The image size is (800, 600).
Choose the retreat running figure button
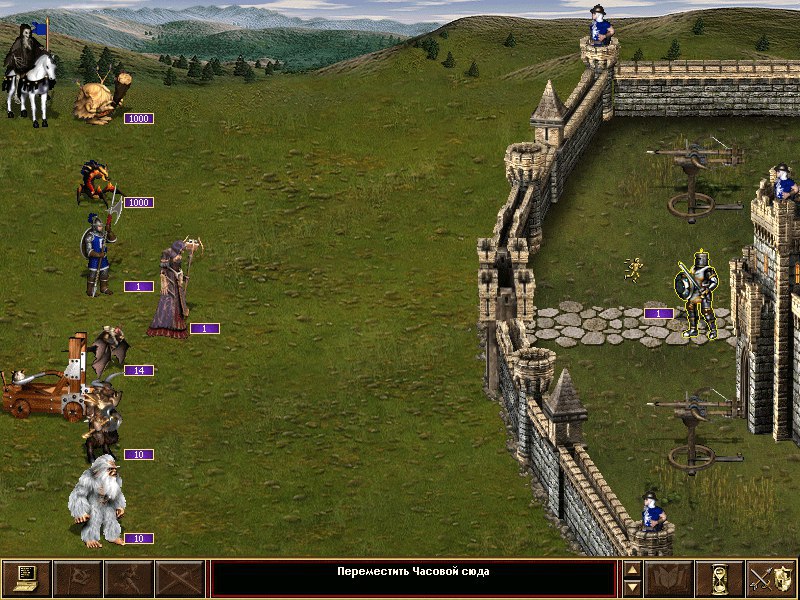click(x=128, y=579)
